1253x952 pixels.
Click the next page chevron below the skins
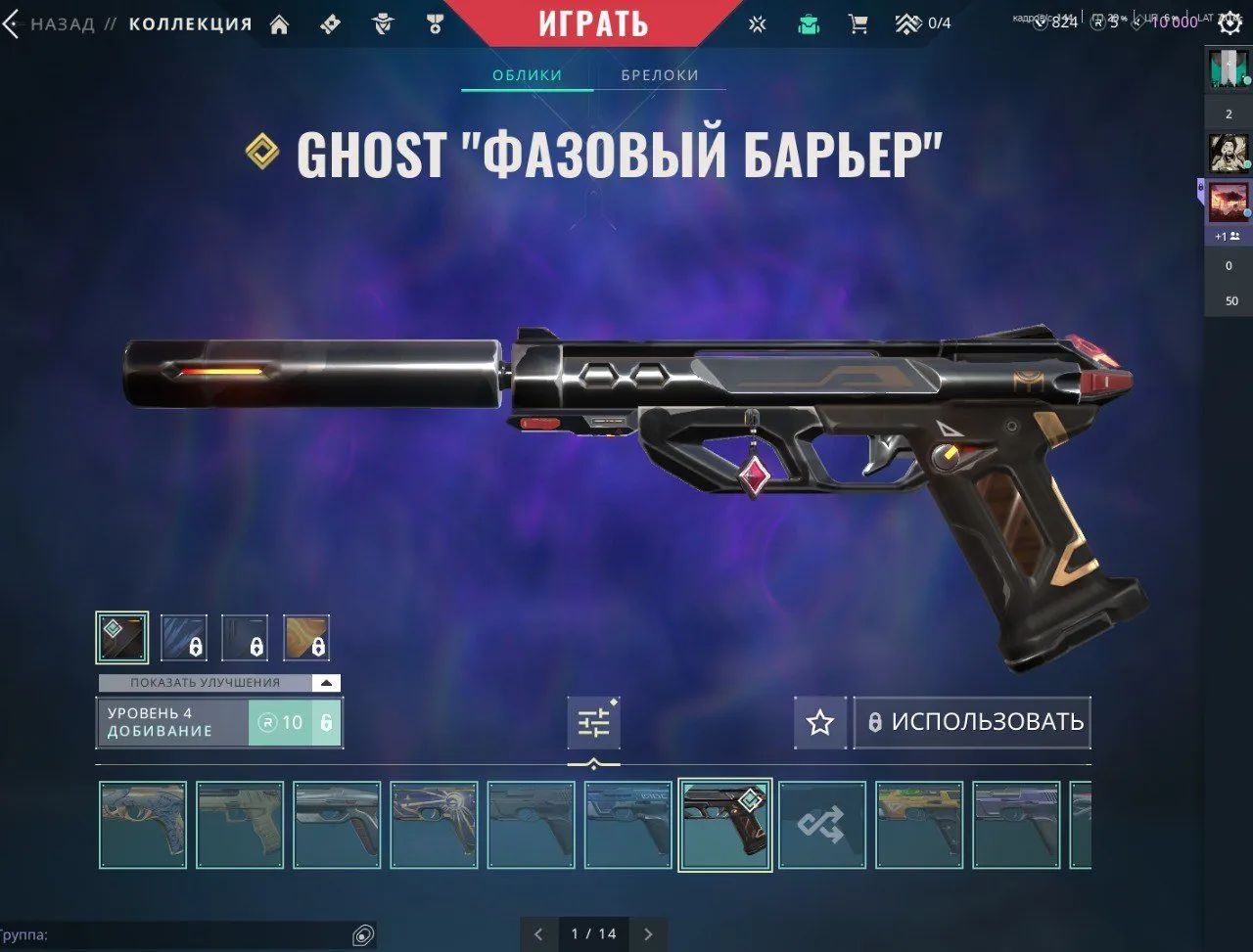pos(648,934)
